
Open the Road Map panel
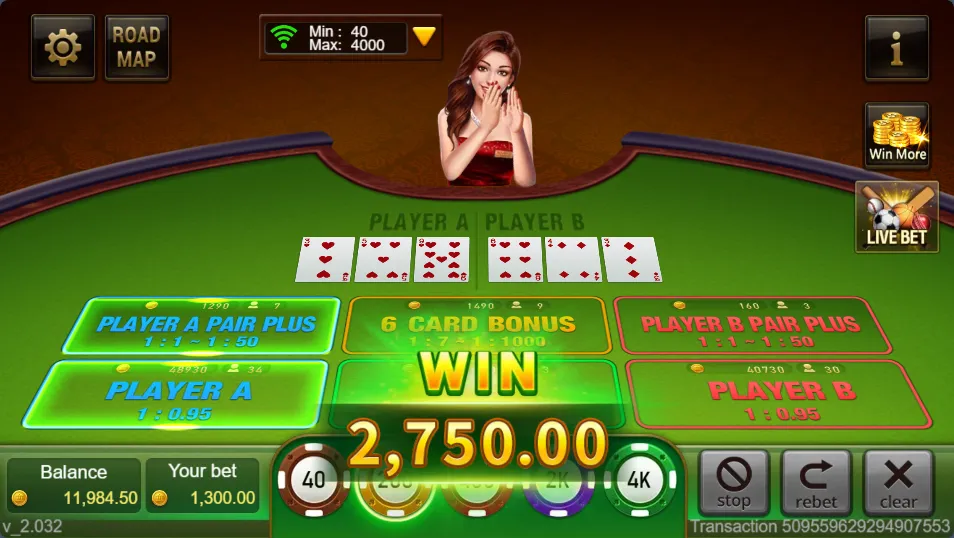136,47
